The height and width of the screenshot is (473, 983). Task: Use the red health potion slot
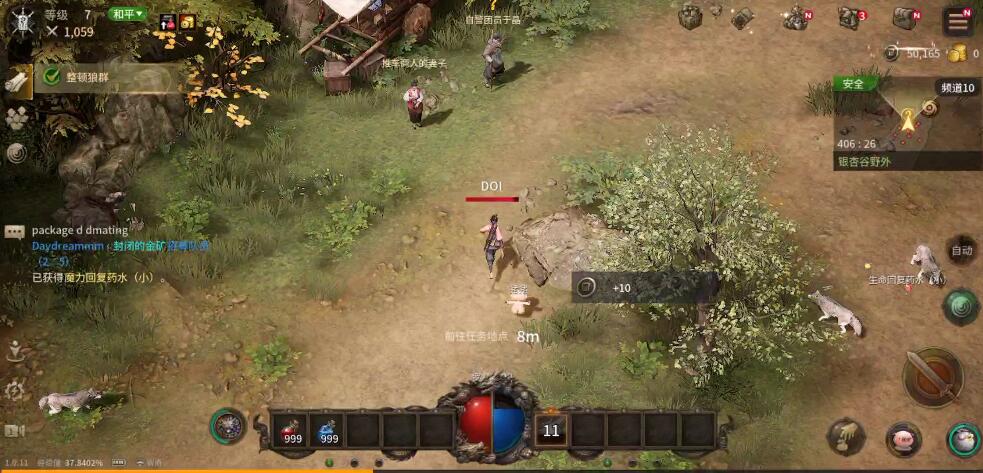(x=291, y=428)
